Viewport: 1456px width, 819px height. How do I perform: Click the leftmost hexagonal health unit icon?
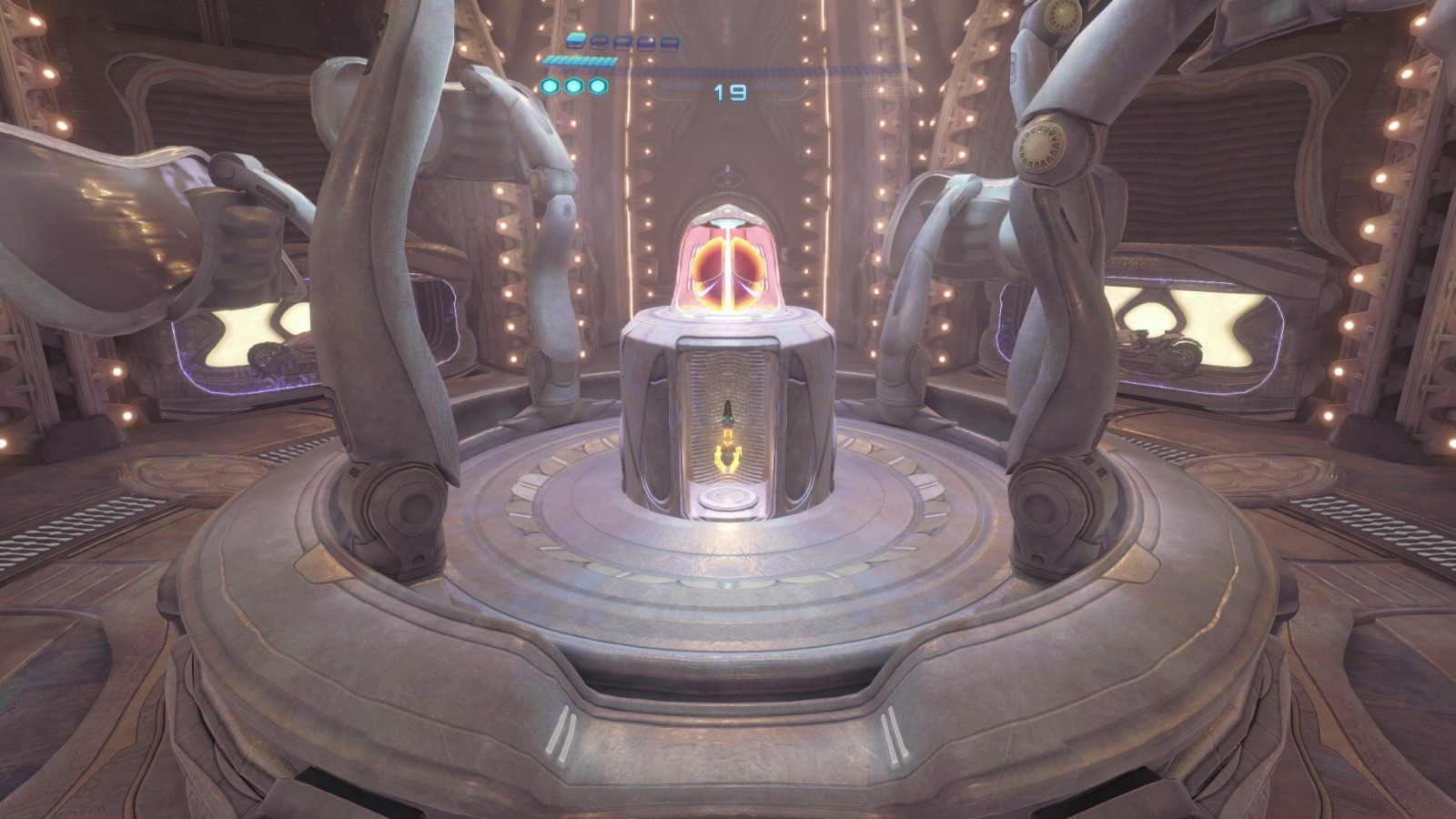point(549,86)
